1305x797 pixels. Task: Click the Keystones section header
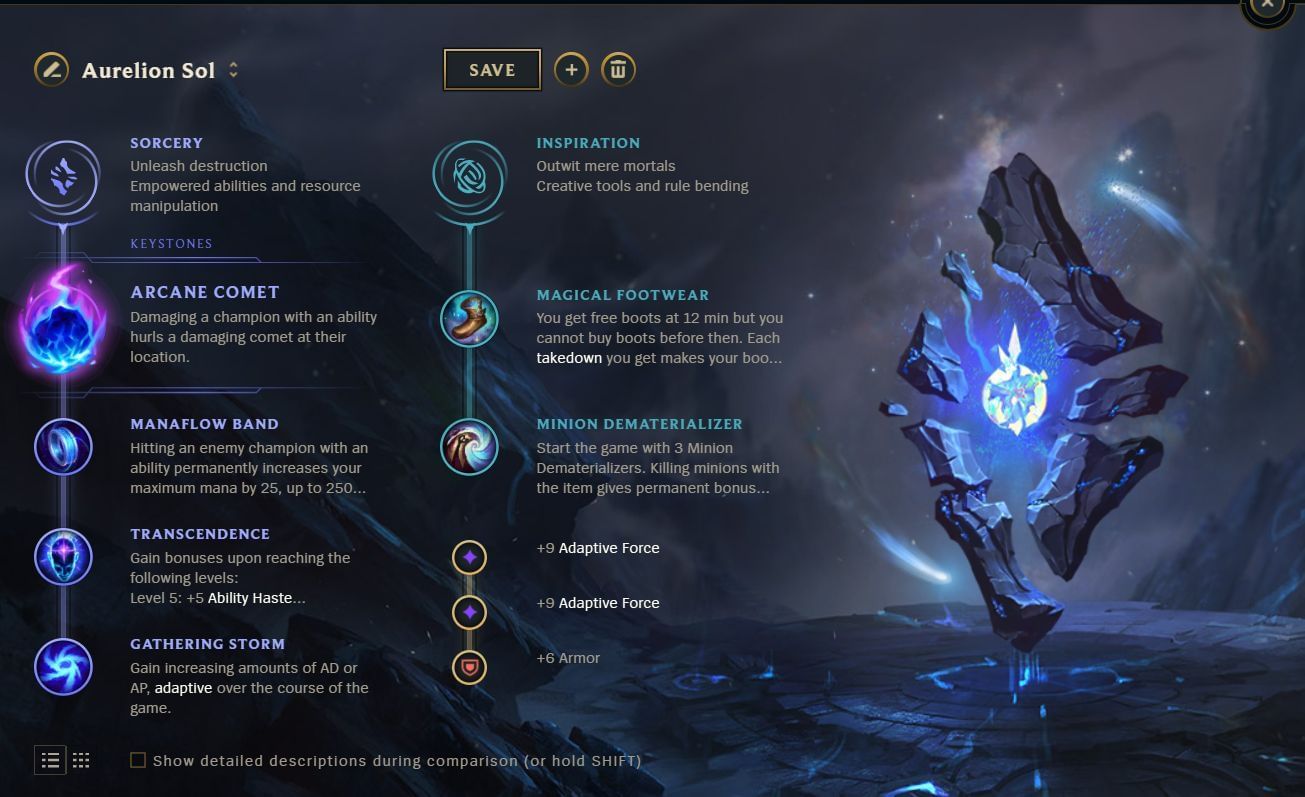click(172, 243)
